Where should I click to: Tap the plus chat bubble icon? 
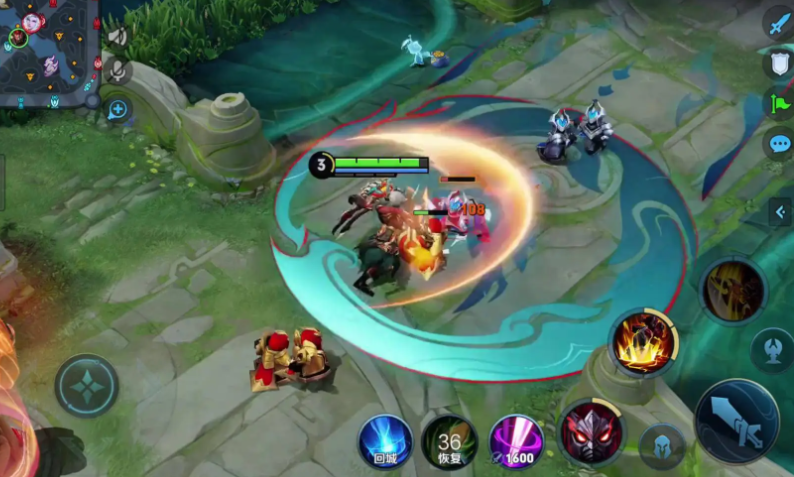(117, 108)
